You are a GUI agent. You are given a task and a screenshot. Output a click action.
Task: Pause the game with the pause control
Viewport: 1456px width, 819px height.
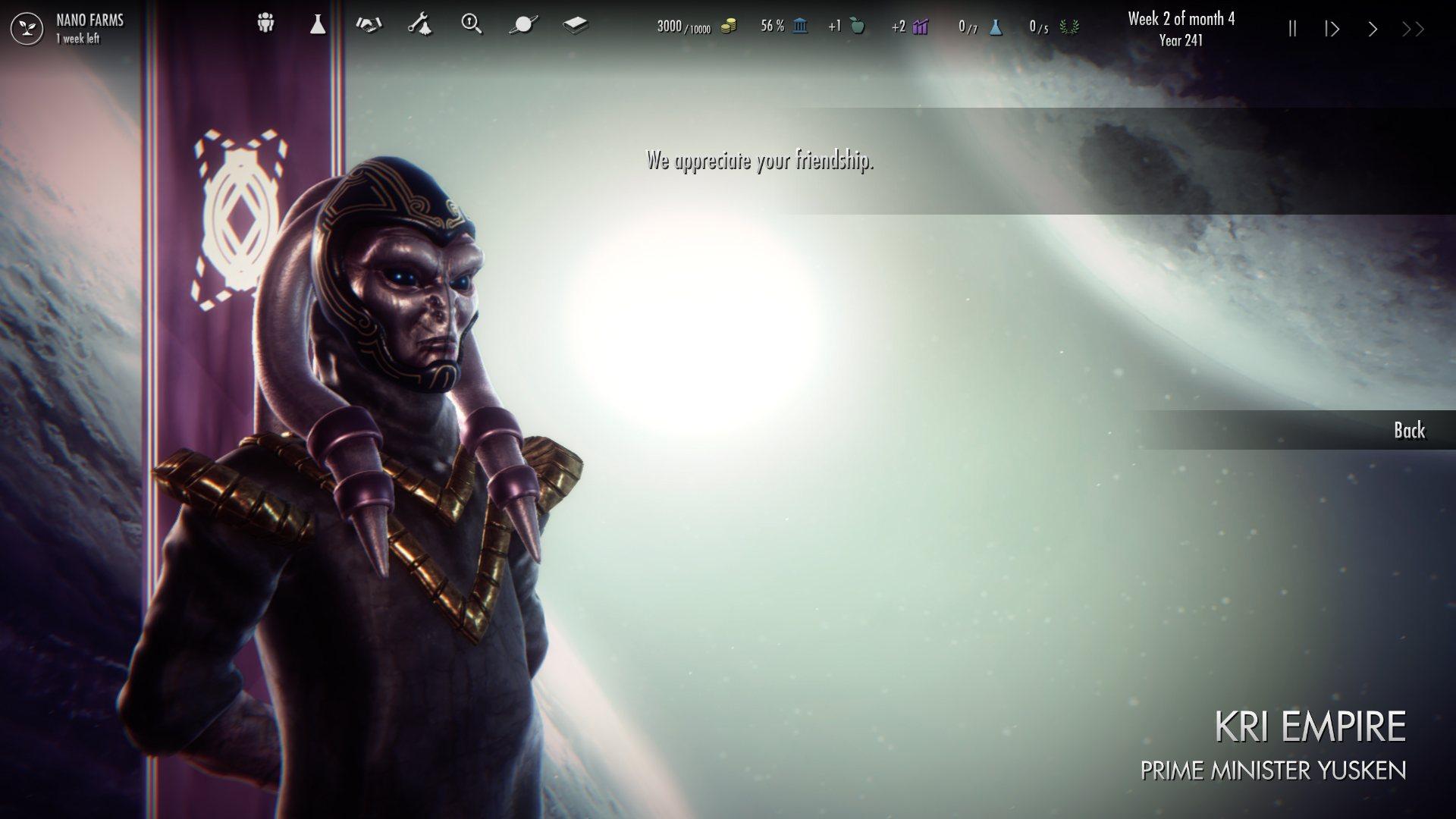[x=1291, y=29]
